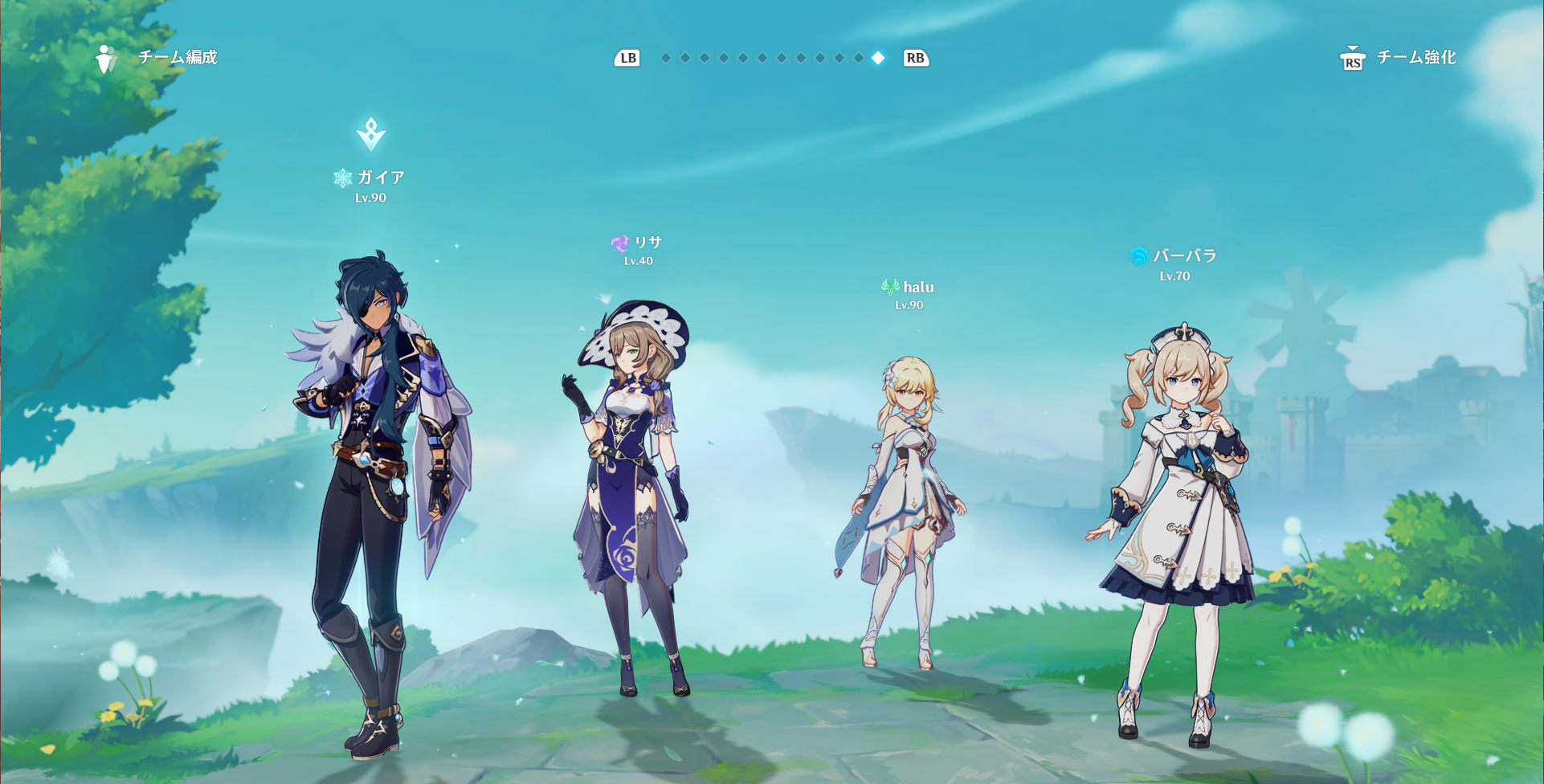Switch to the first team page dot
The height and width of the screenshot is (784, 1544).
(x=666, y=58)
